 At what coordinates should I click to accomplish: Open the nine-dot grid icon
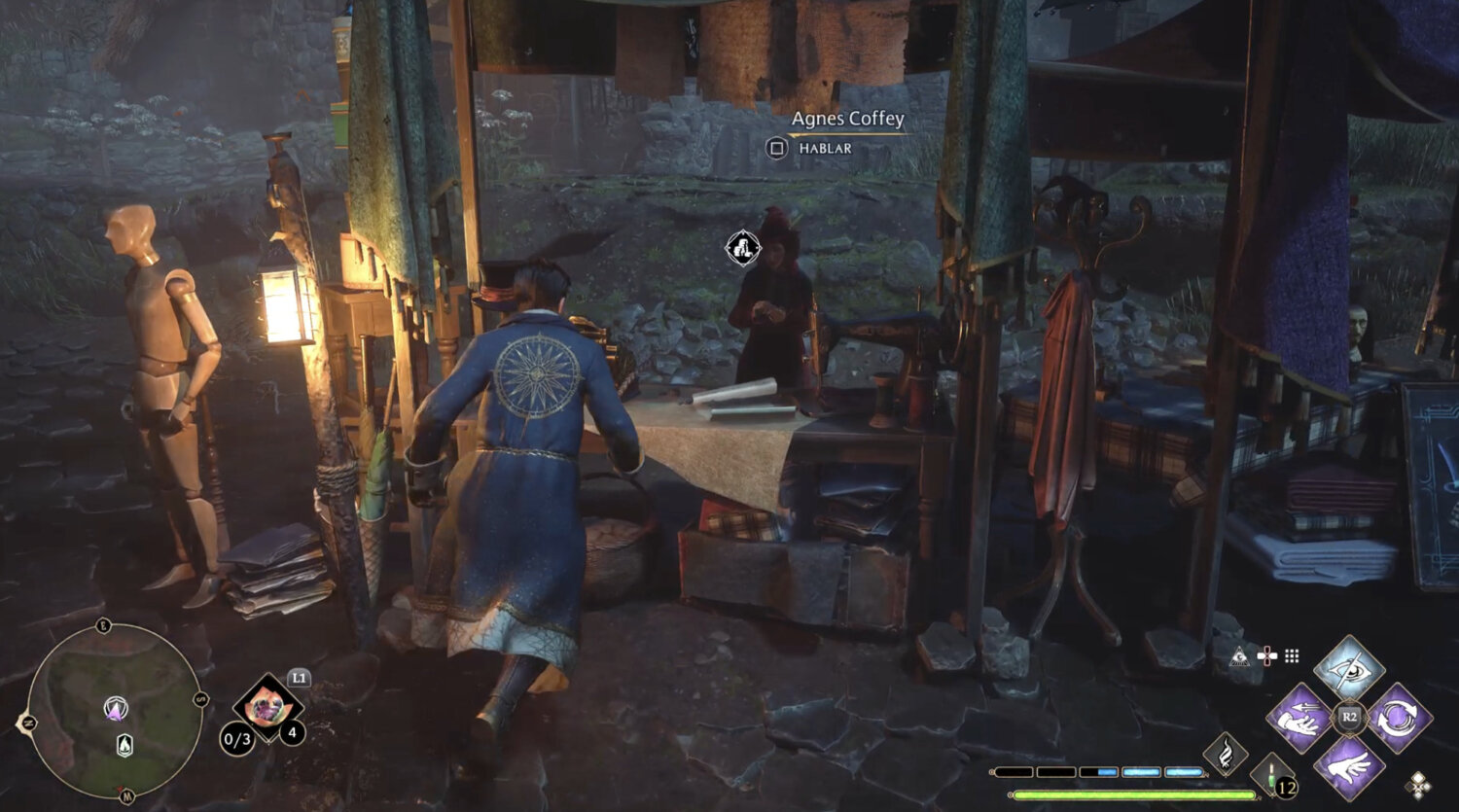click(x=1292, y=656)
